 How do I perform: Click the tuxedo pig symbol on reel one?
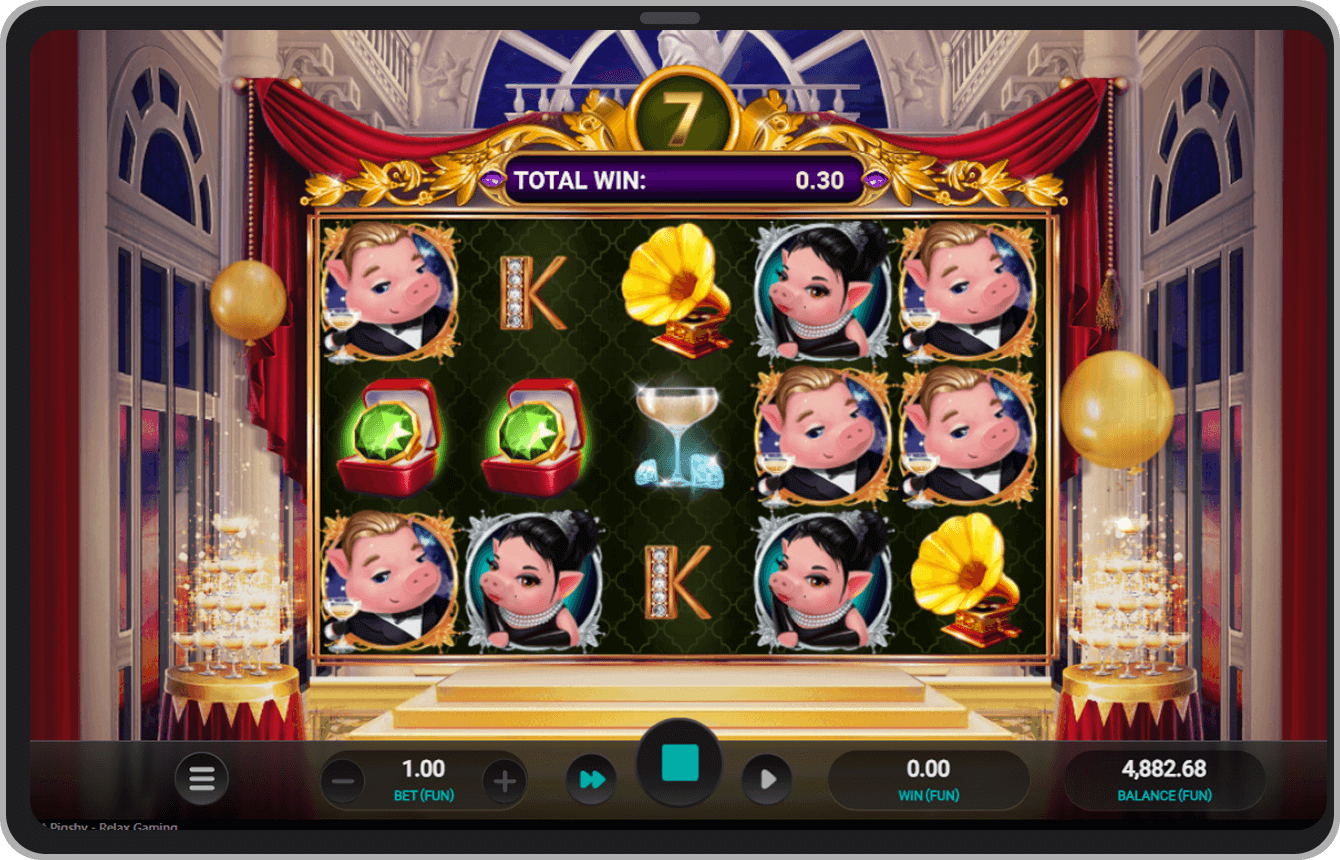pyautogui.click(x=388, y=293)
